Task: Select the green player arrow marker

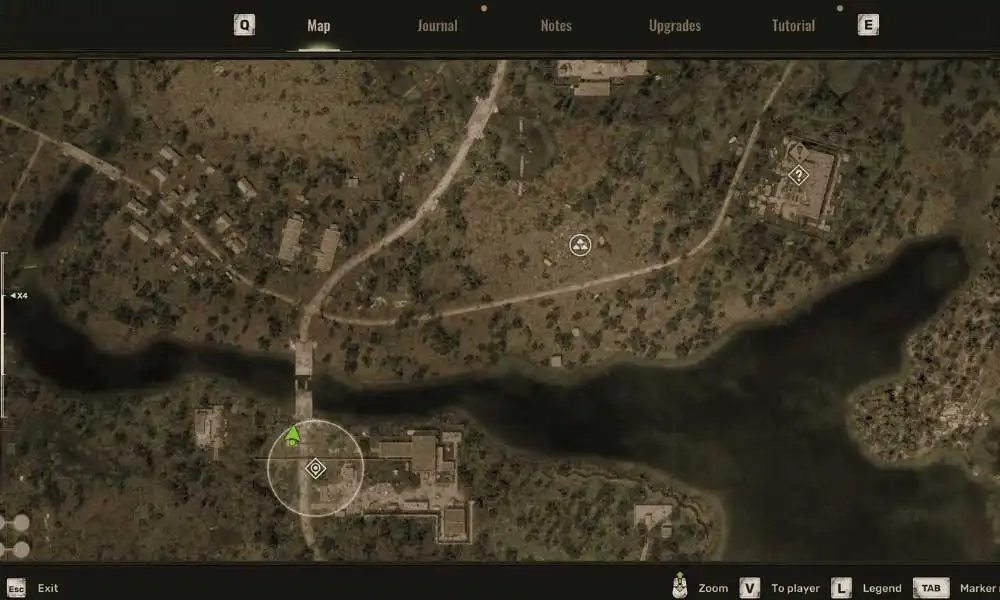Action: click(x=293, y=435)
